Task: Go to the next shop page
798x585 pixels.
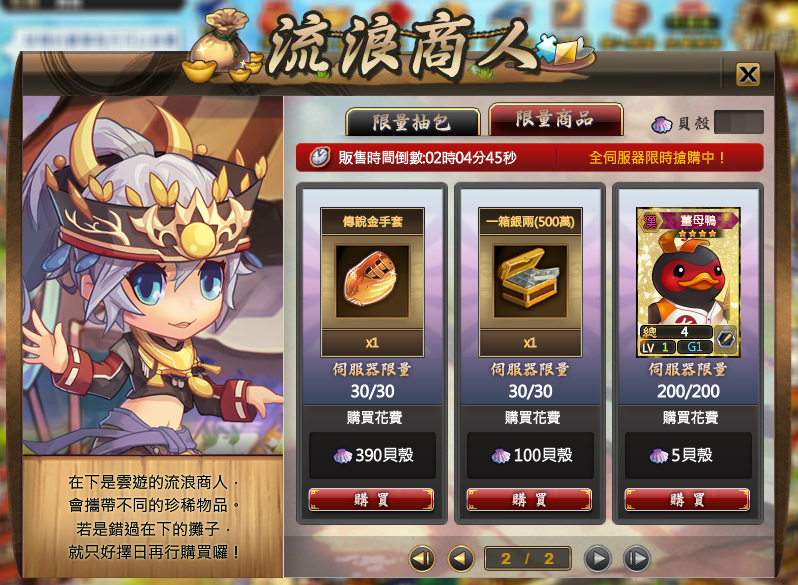Action: 597,558
